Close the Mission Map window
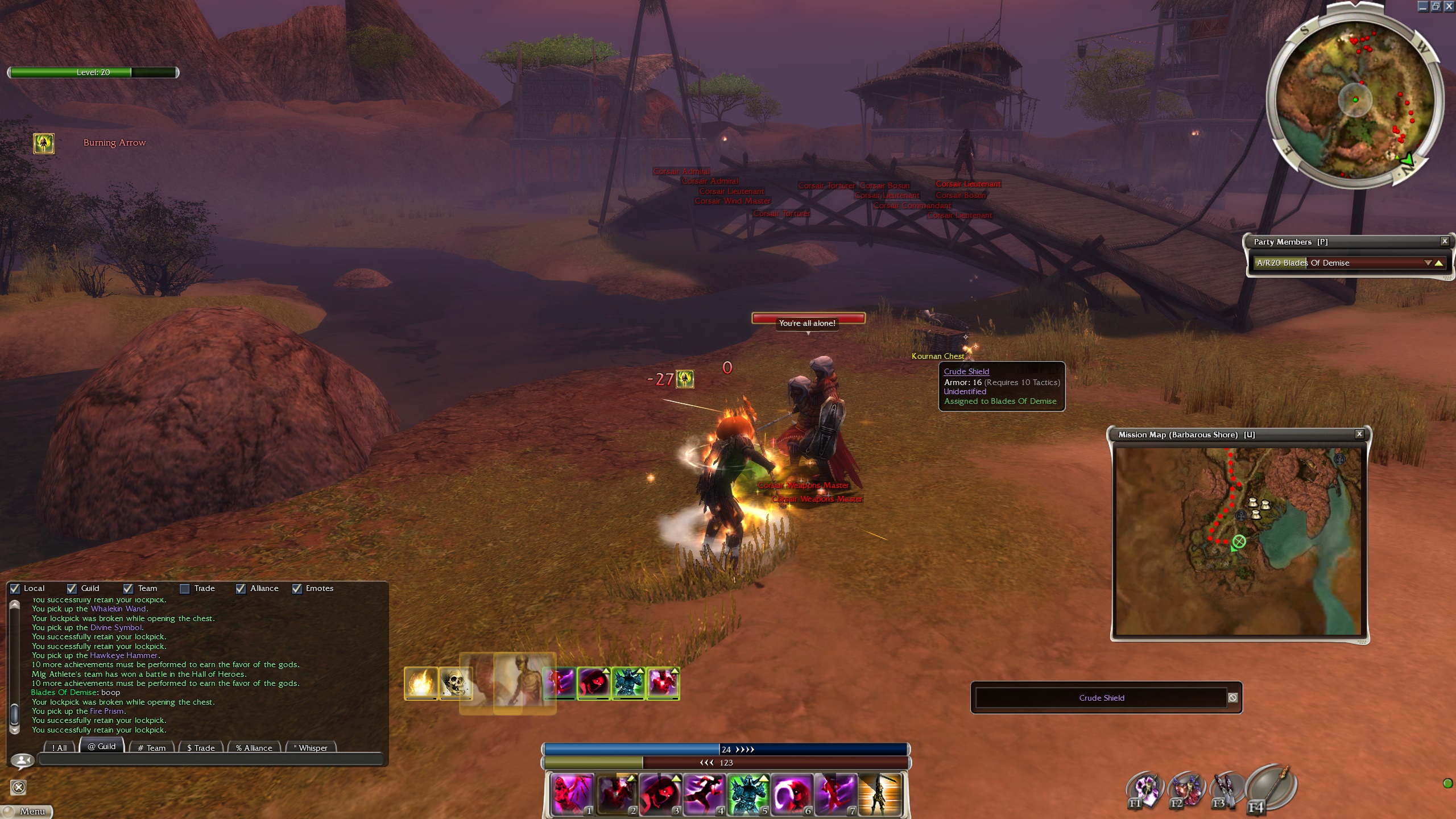This screenshot has height=819, width=1456. pos(1359,435)
